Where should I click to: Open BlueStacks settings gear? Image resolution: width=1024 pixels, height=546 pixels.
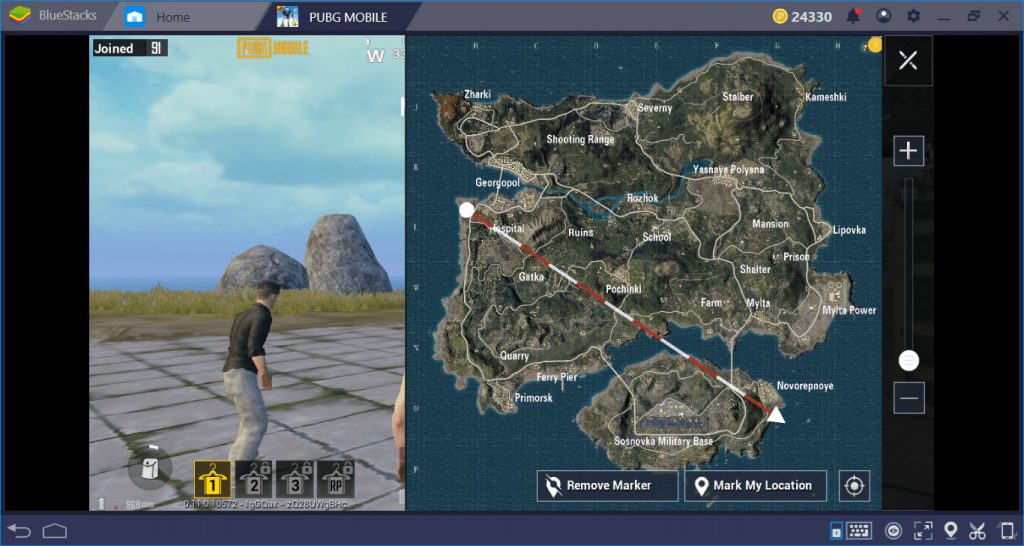point(913,16)
